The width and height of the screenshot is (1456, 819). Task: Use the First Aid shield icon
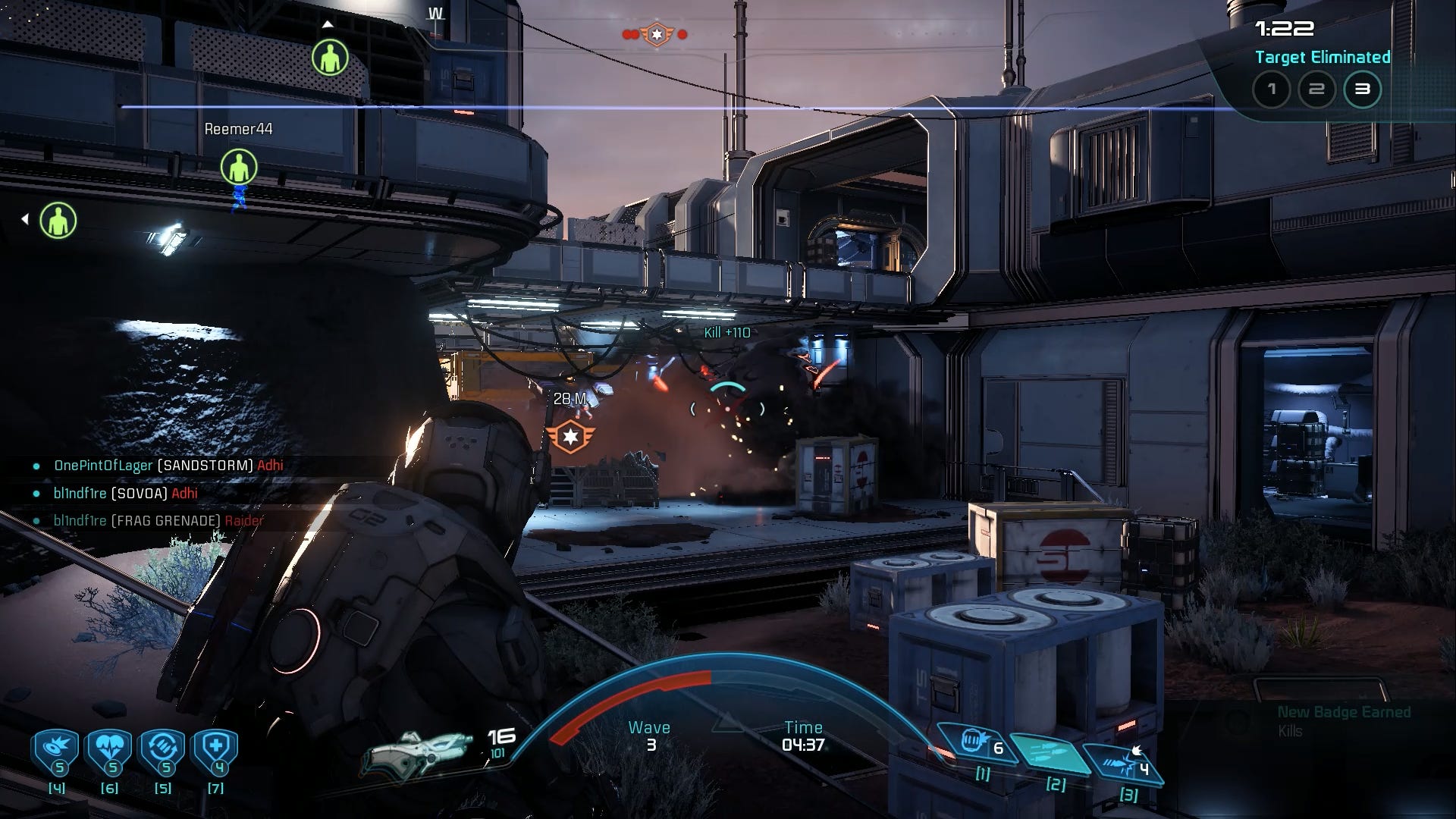pyautogui.click(x=216, y=751)
